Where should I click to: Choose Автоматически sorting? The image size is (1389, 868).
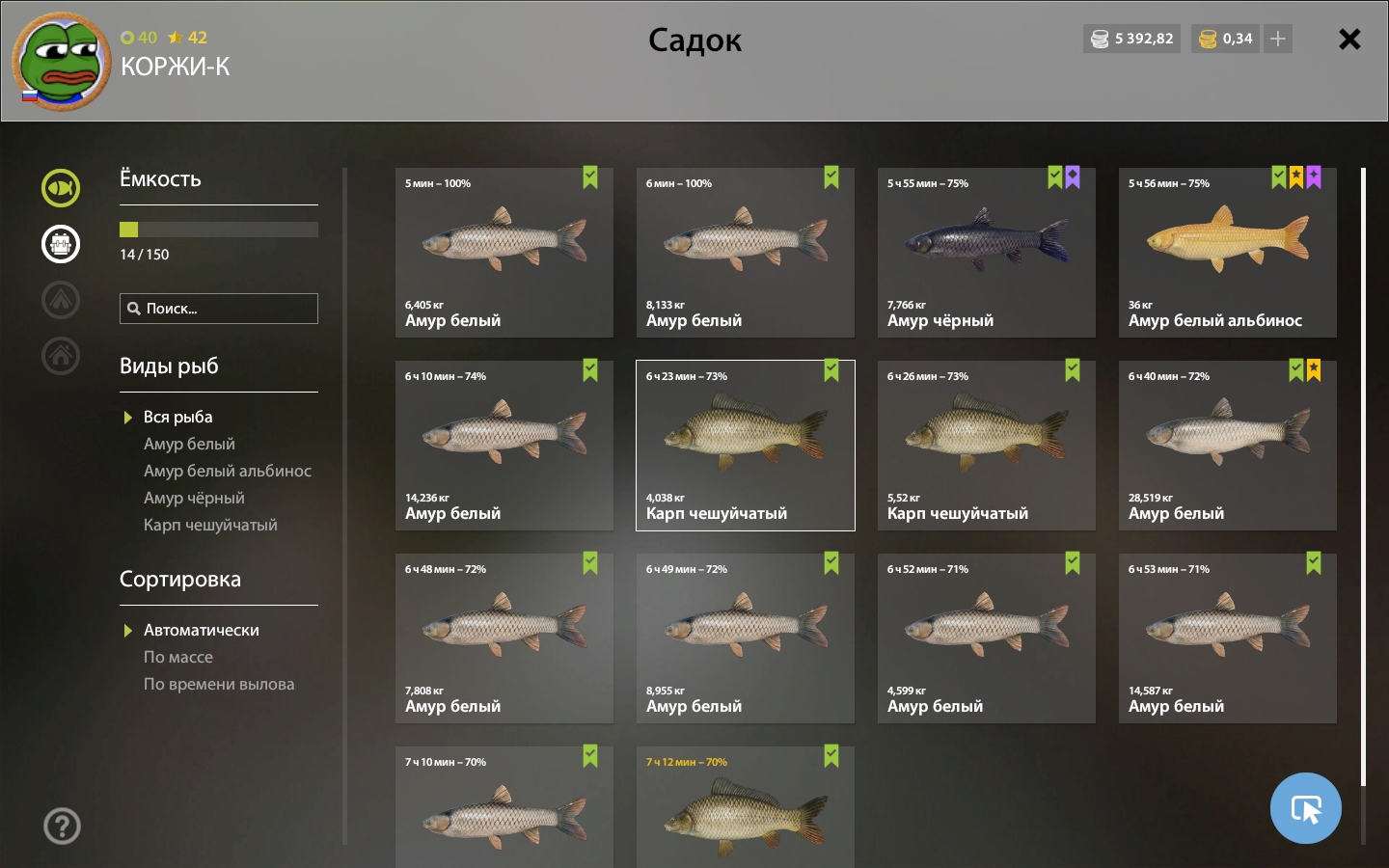coord(202,630)
